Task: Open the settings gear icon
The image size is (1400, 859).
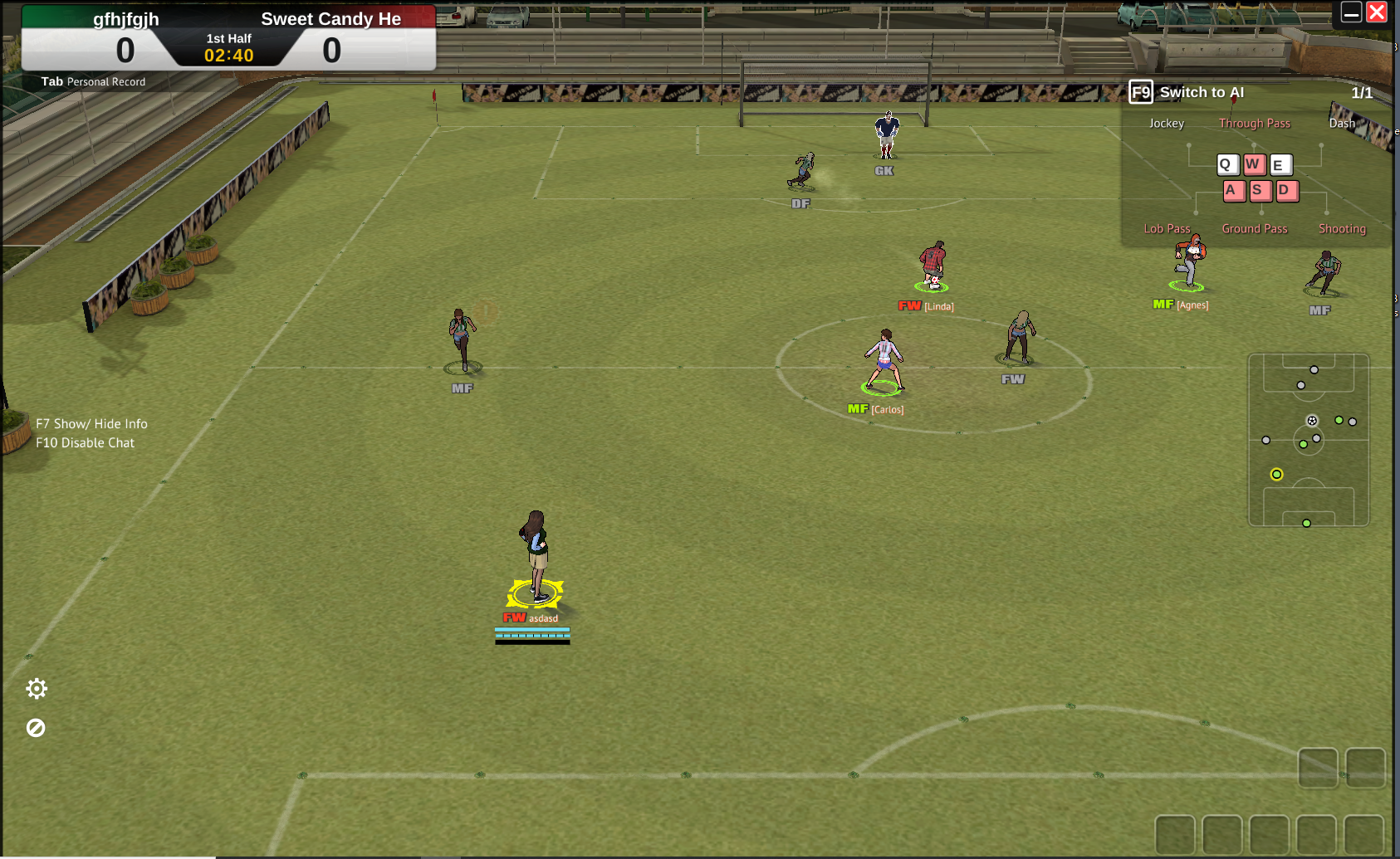Action: (x=37, y=689)
